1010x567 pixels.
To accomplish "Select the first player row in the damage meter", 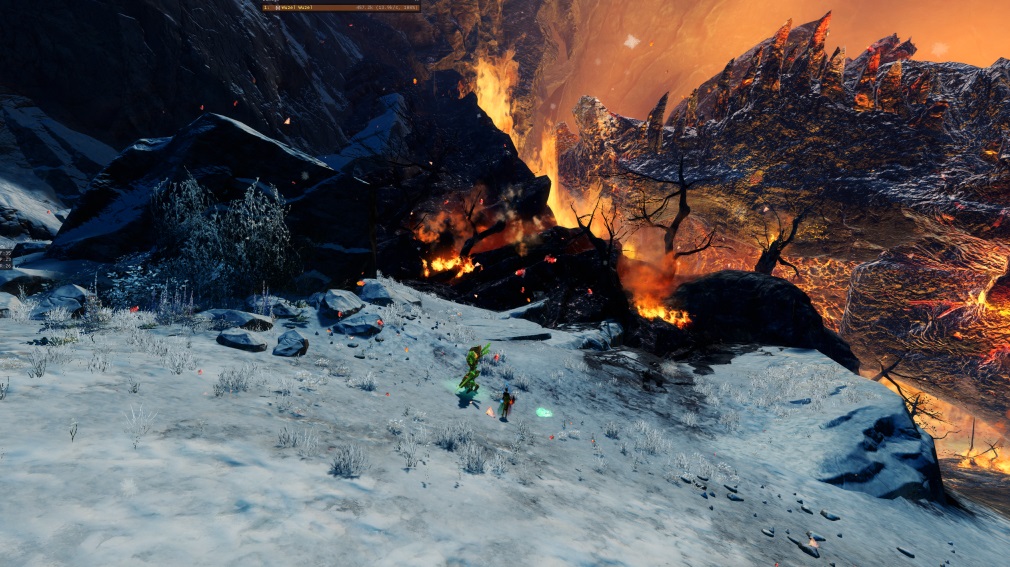I will click(341, 7).
